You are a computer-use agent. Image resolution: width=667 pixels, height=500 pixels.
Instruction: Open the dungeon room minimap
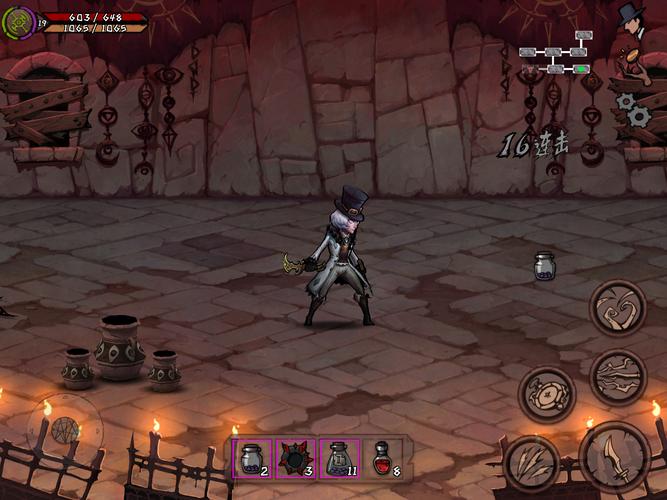[x=556, y=52]
